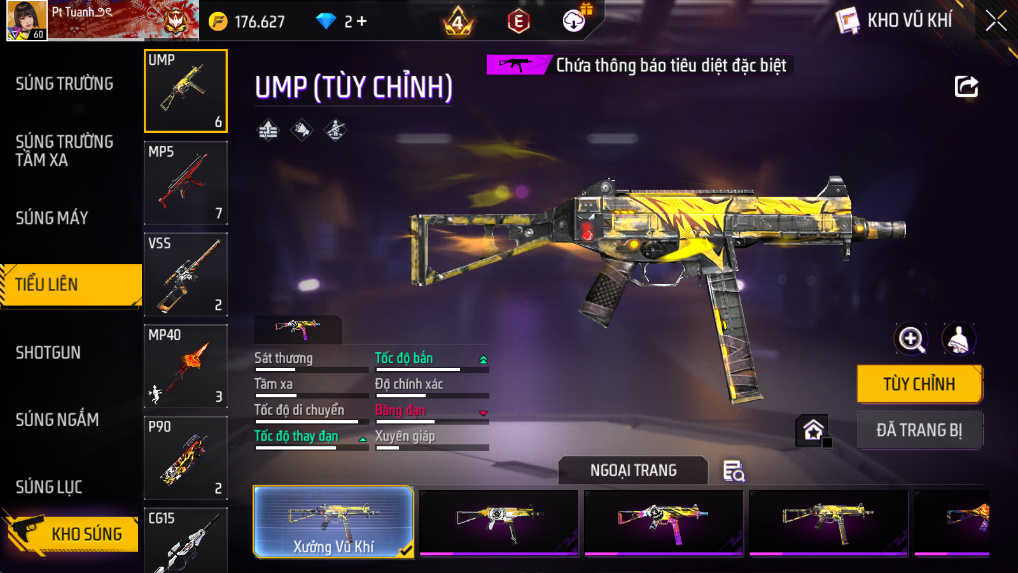The width and height of the screenshot is (1018, 573).
Task: Click the yellow Tùy Chỉnh button
Action: [x=919, y=384]
